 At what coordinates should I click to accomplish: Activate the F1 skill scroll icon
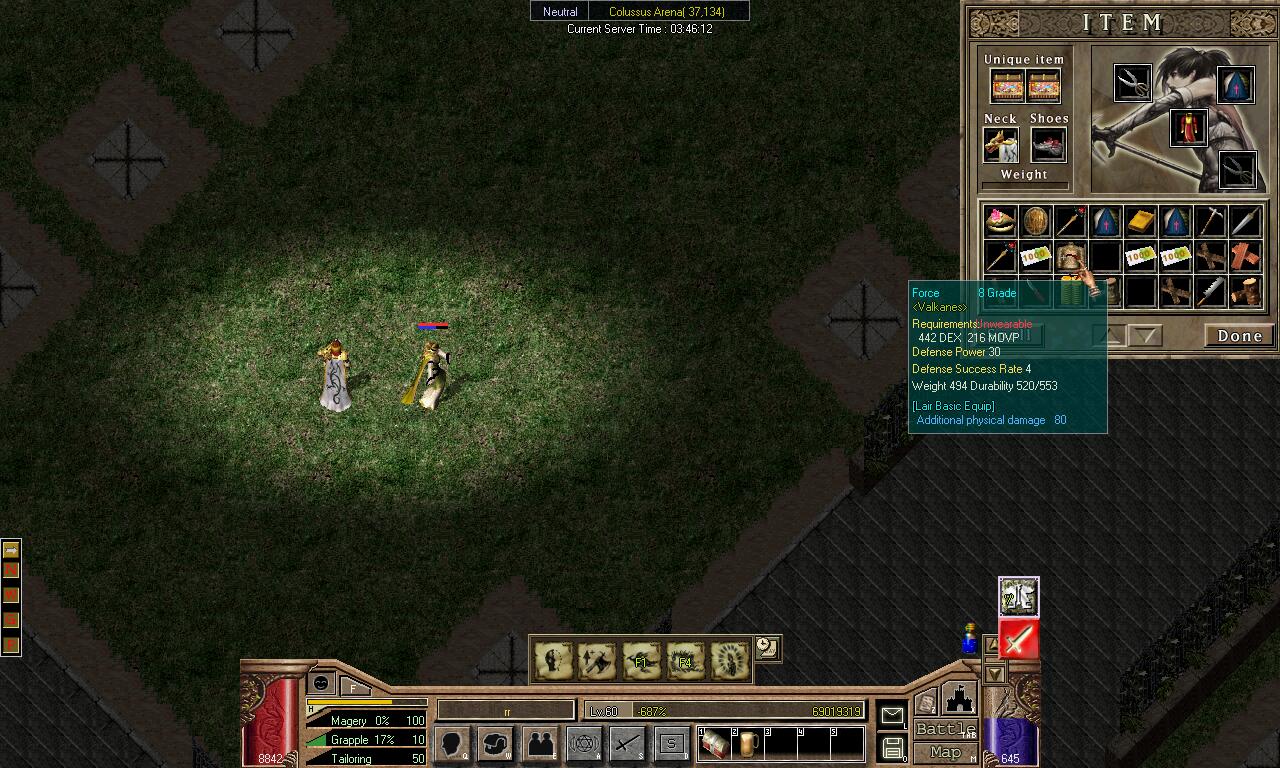pos(641,660)
